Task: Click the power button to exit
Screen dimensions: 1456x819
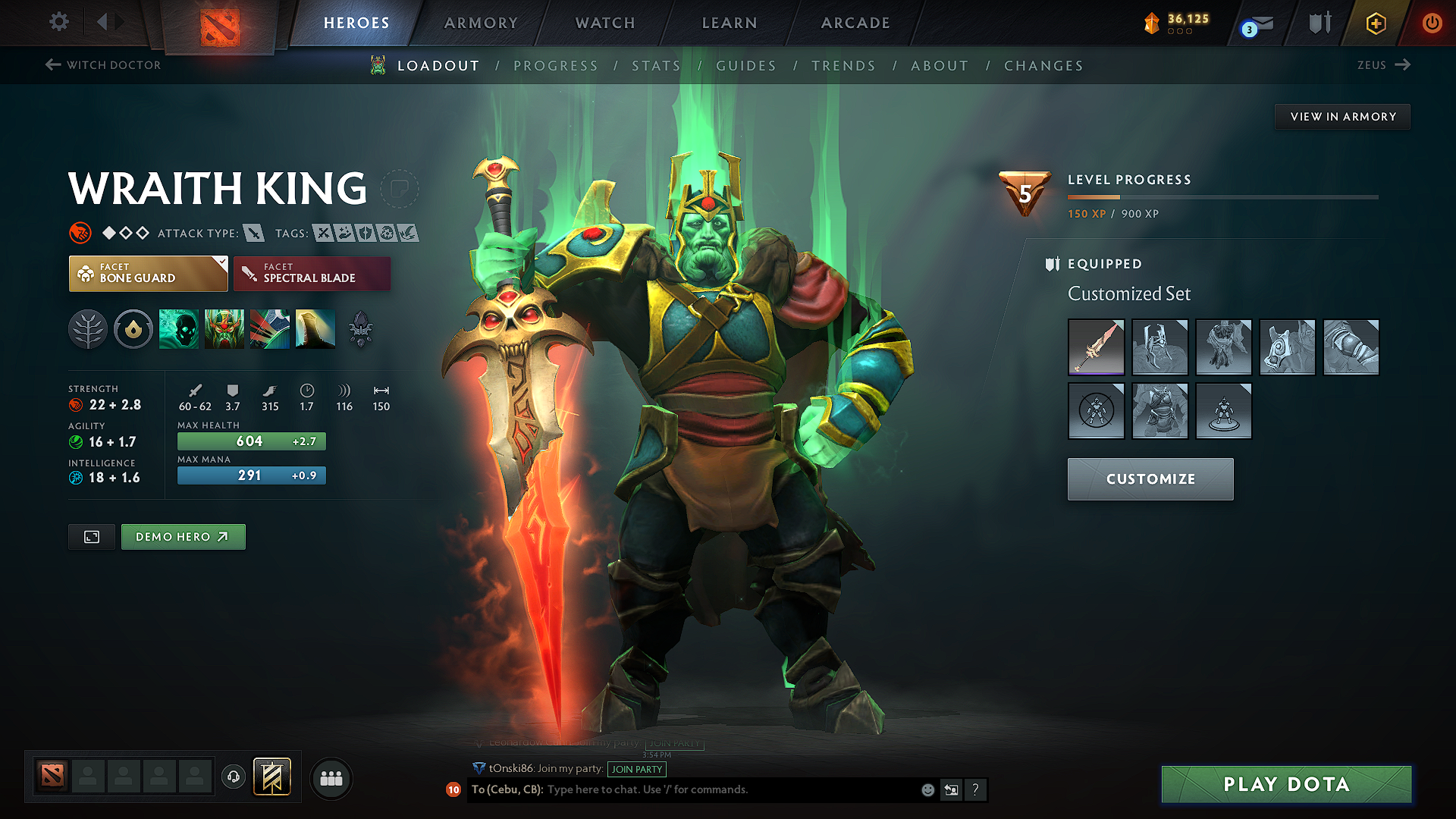Action: coord(1432,23)
